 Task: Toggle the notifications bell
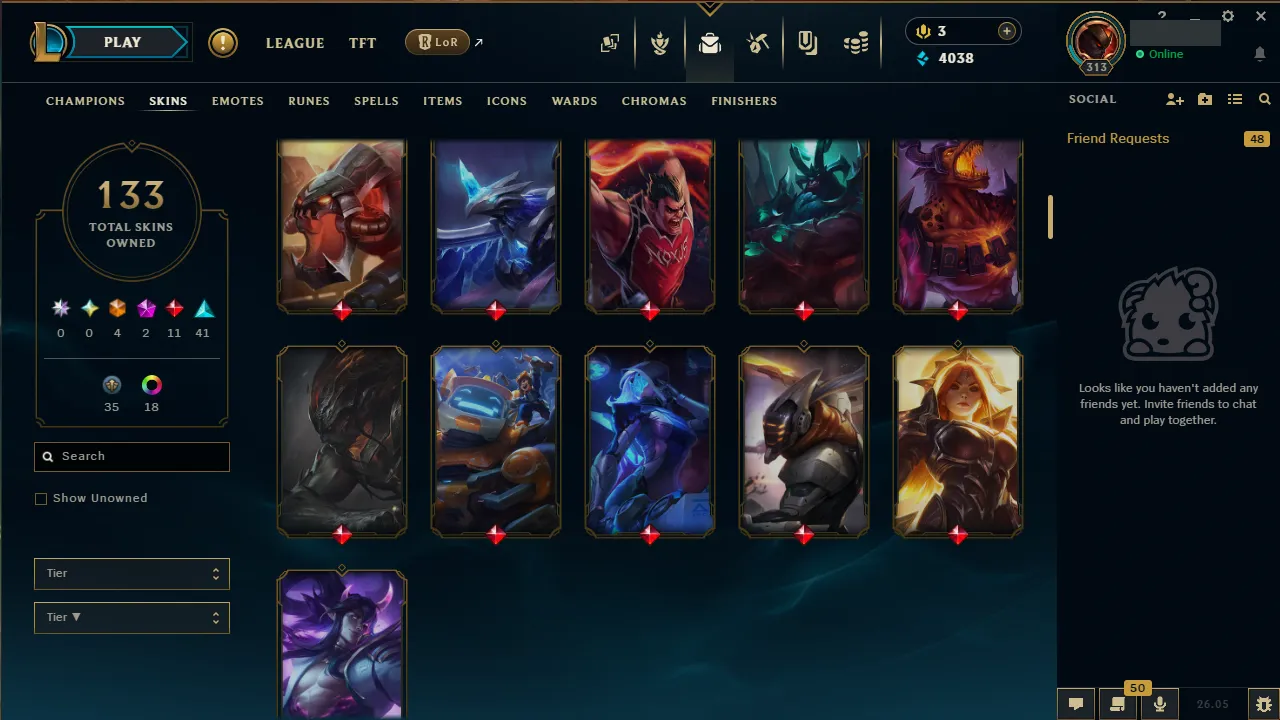[x=1260, y=54]
